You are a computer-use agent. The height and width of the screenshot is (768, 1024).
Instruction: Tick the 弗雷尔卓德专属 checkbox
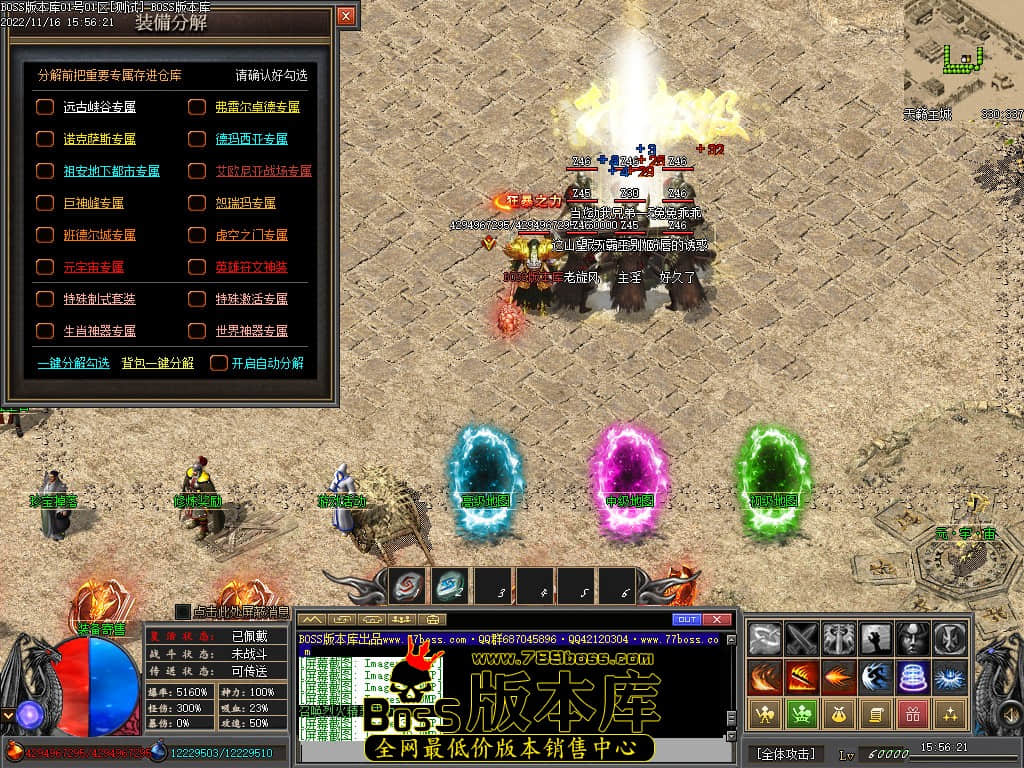197,107
